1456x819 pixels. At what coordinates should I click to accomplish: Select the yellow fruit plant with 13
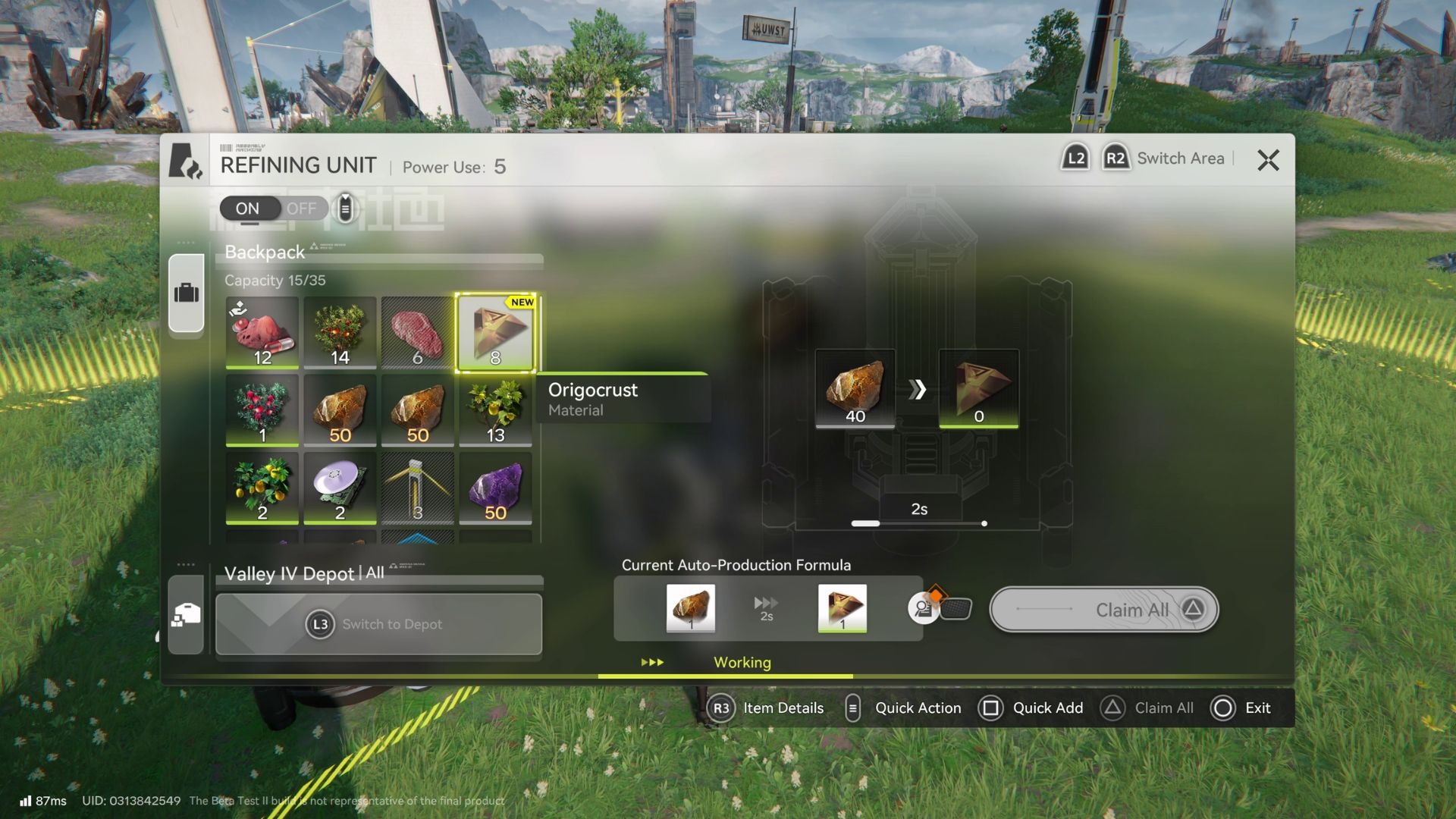[x=495, y=410]
